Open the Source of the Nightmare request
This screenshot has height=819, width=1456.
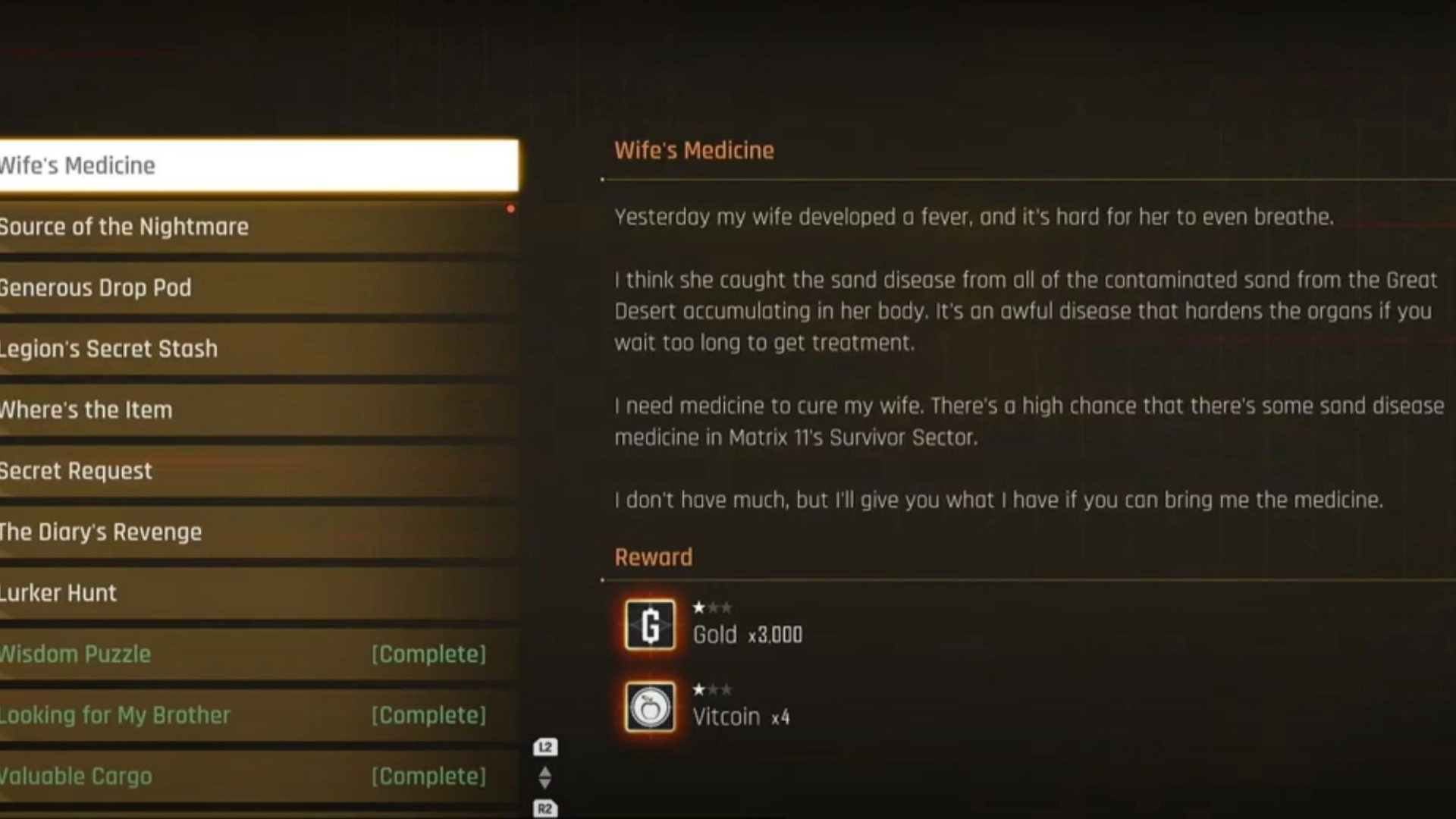[258, 227]
